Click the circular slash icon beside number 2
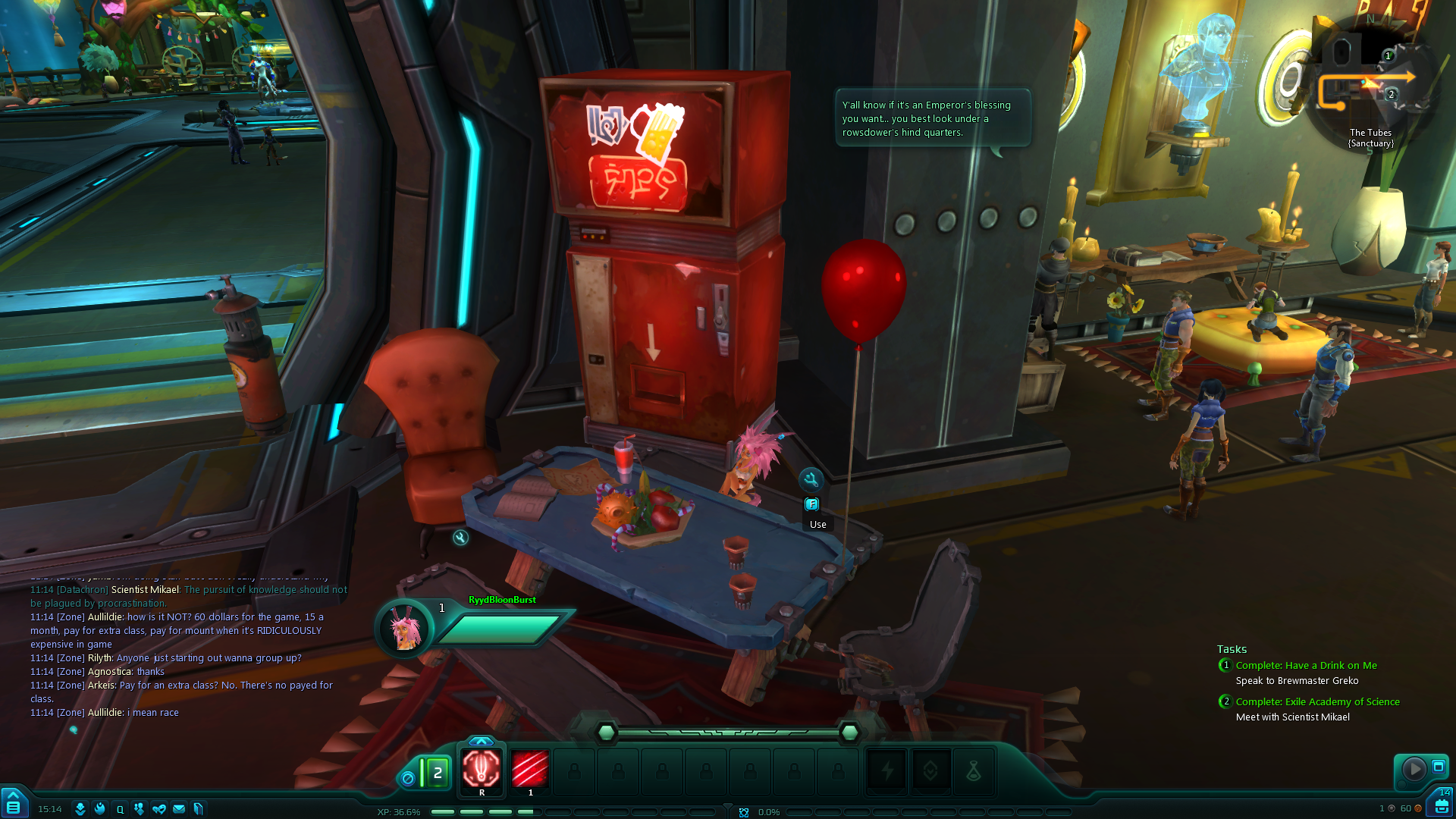 click(x=408, y=778)
